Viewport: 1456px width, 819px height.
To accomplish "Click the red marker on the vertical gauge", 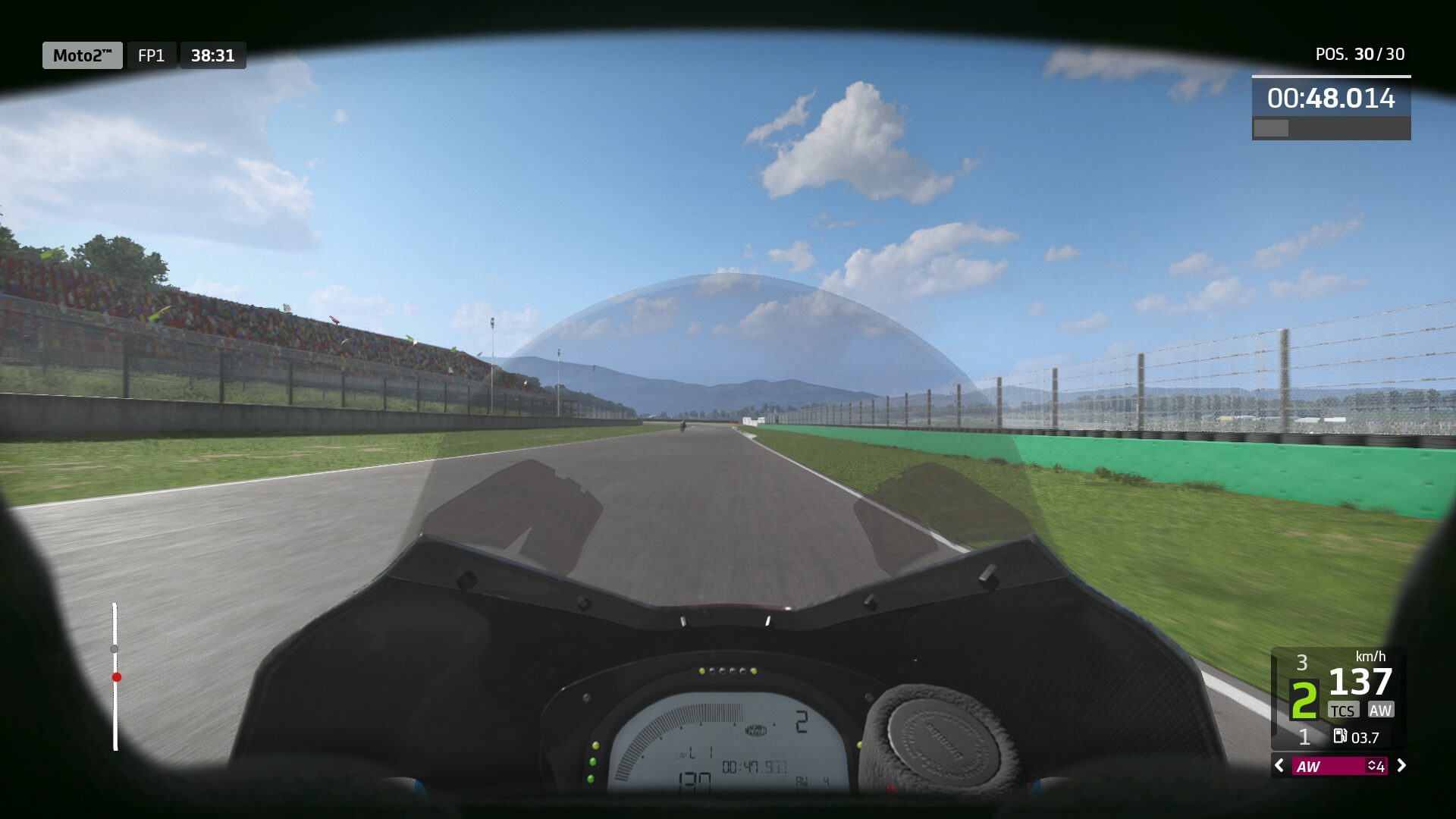I will (x=116, y=677).
